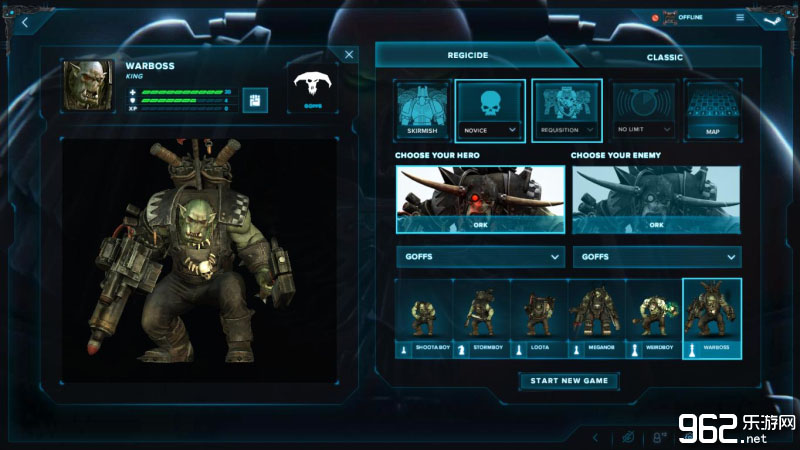The height and width of the screenshot is (450, 800).
Task: Close the Warboss detail panel
Action: 349,56
